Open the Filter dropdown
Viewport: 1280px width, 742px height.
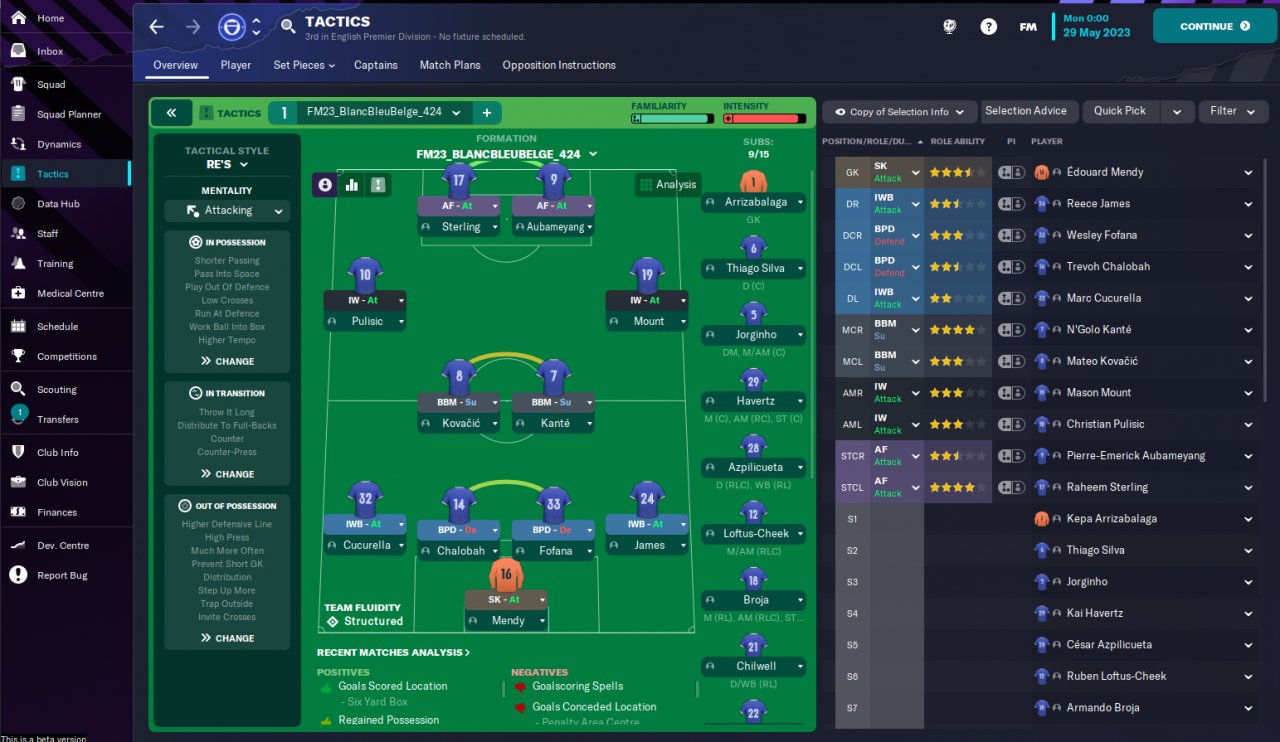tap(1230, 111)
